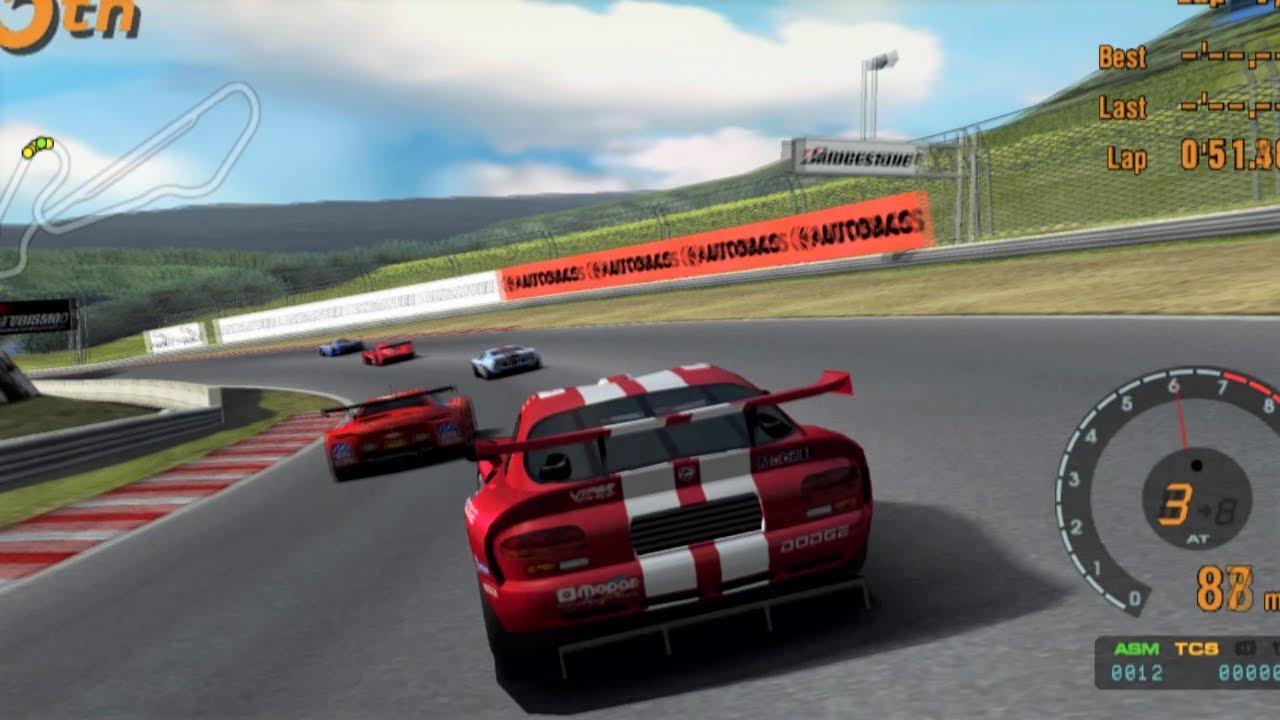Click the Bridgestone bridge banner
Screen dimensions: 1280x720
pyautogui.click(x=852, y=156)
